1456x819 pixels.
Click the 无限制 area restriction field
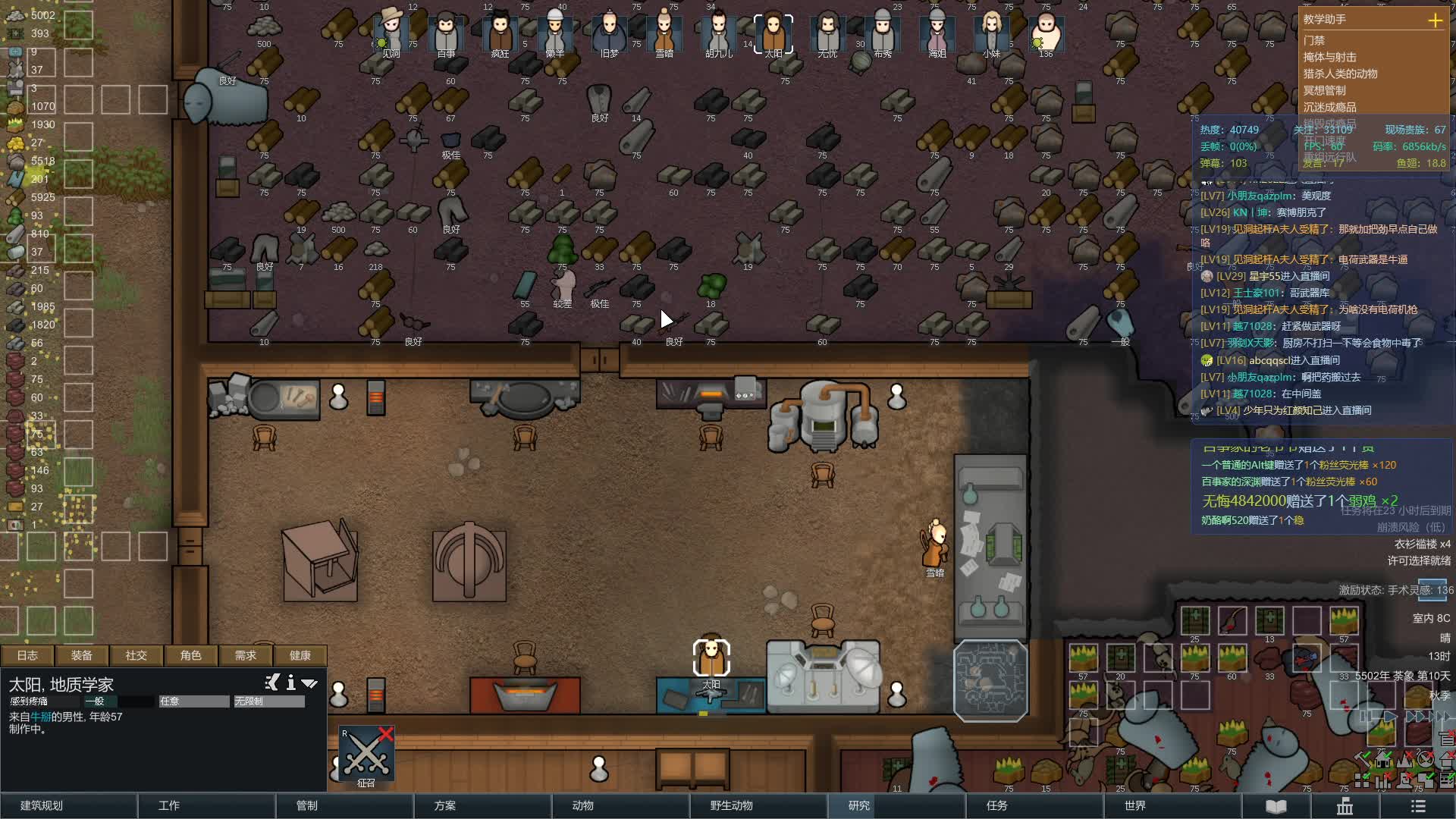[269, 701]
